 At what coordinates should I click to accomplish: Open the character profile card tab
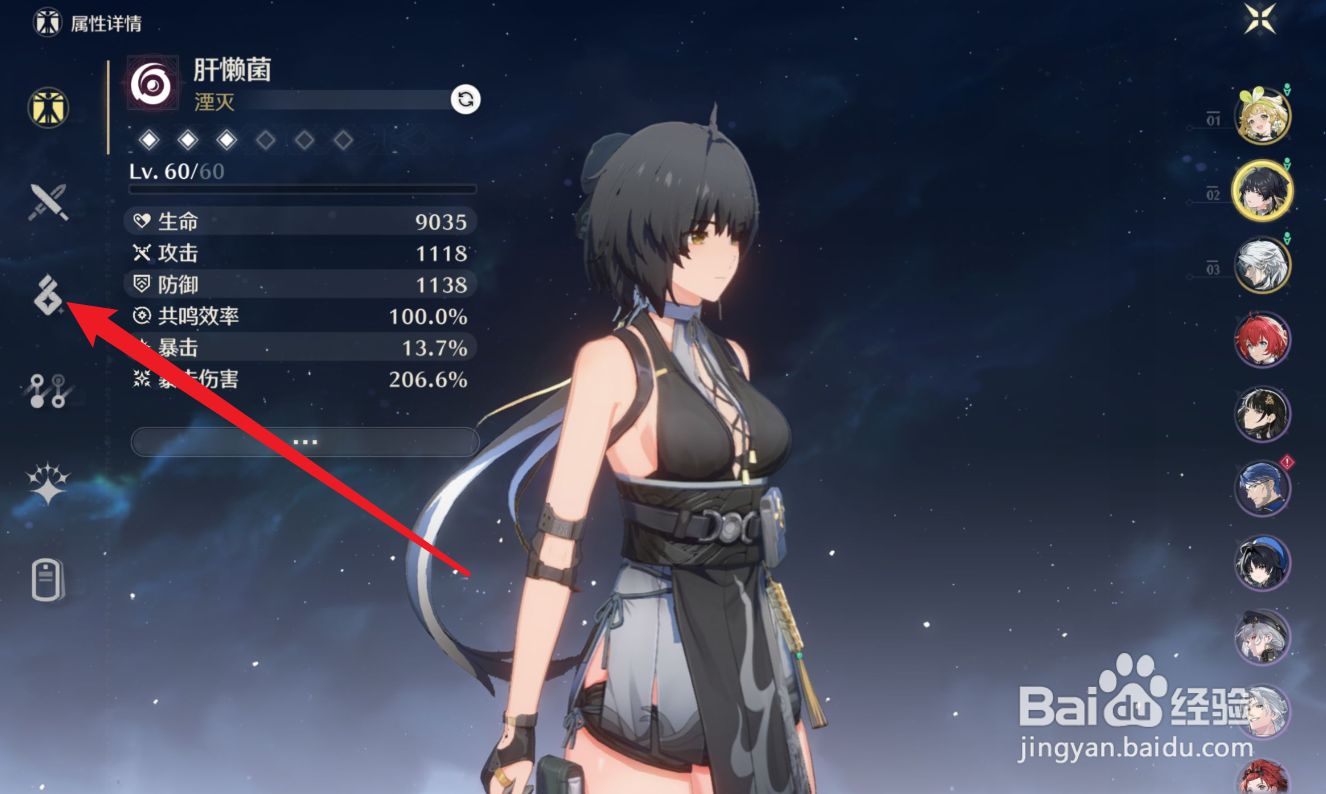48,580
